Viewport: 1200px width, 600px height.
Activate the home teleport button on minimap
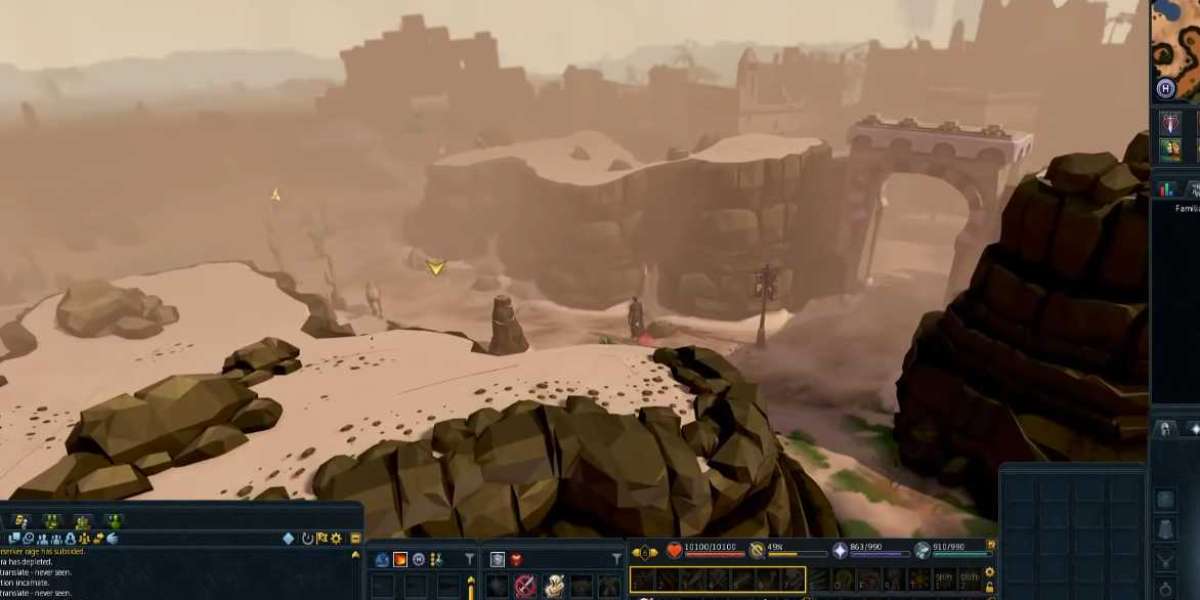pyautogui.click(x=1165, y=89)
